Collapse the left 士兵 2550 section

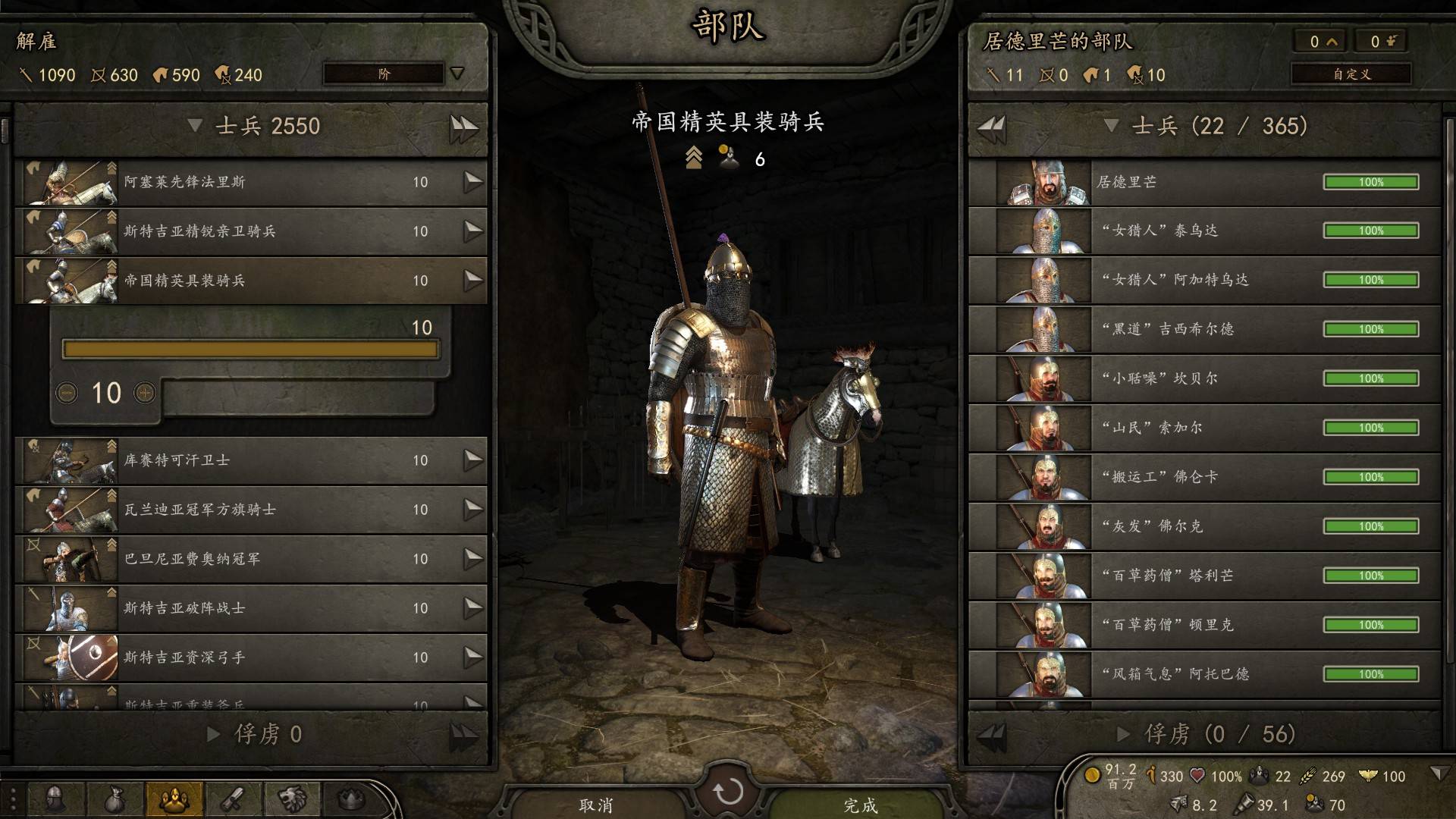coord(196,126)
